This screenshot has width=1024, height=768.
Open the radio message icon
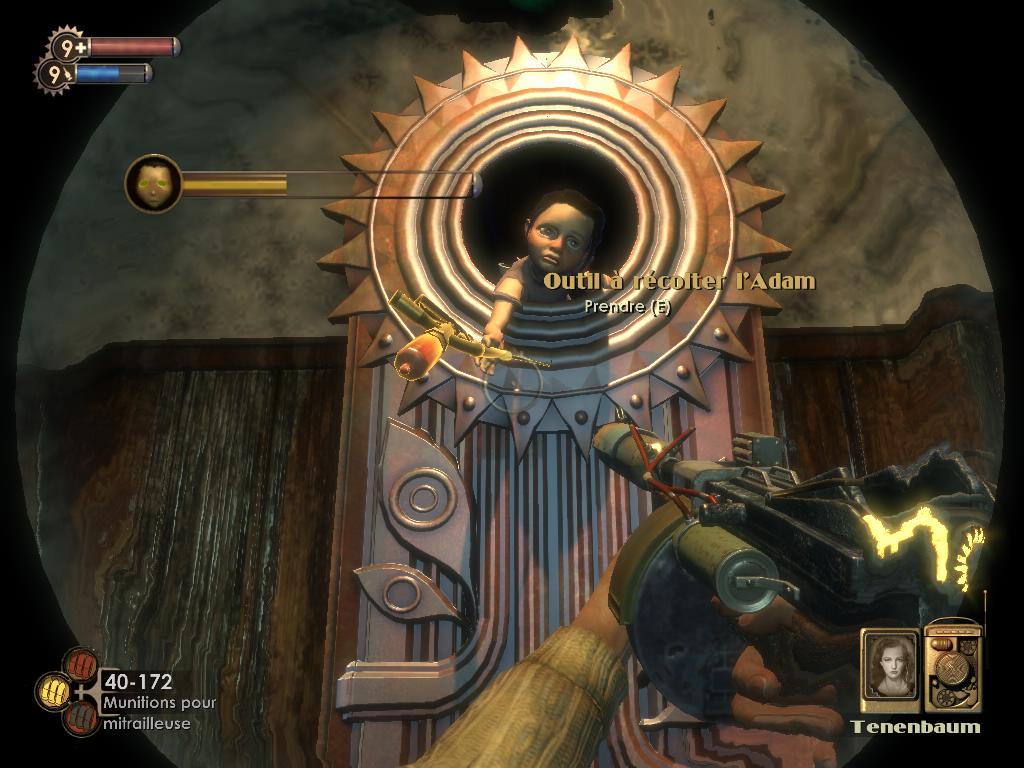point(952,664)
